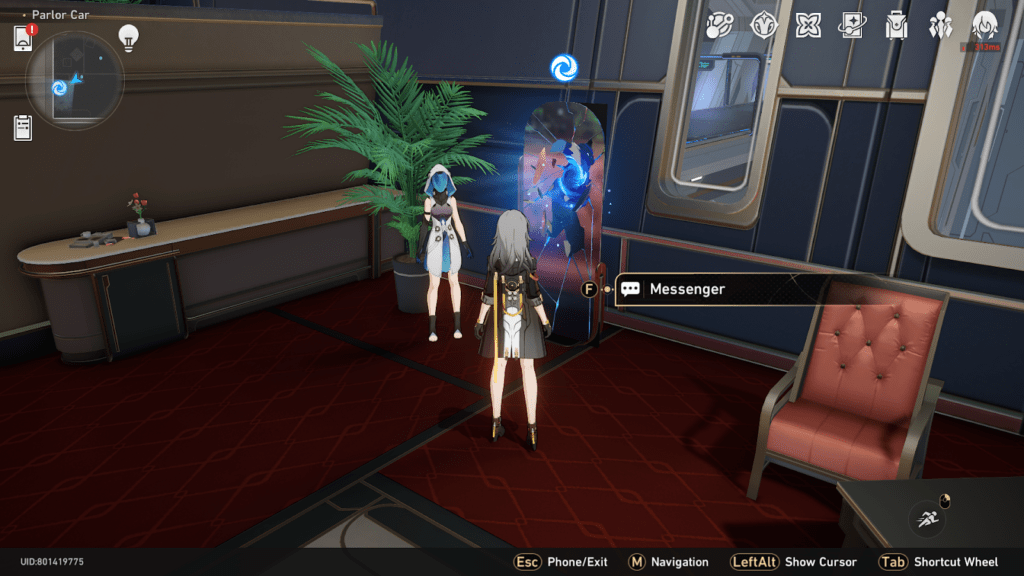Open Navigation from the bottom bar
1024x576 pixels.
point(682,562)
